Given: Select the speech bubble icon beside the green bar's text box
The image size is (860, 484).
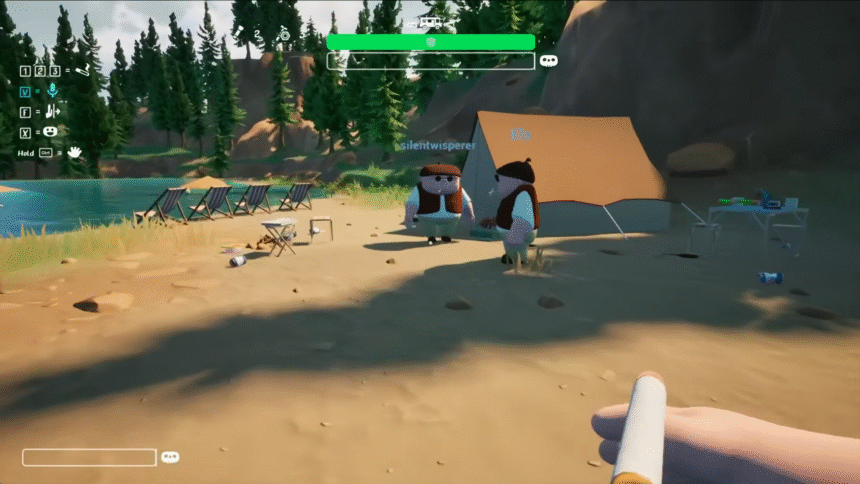Looking at the screenshot, I should click(548, 61).
